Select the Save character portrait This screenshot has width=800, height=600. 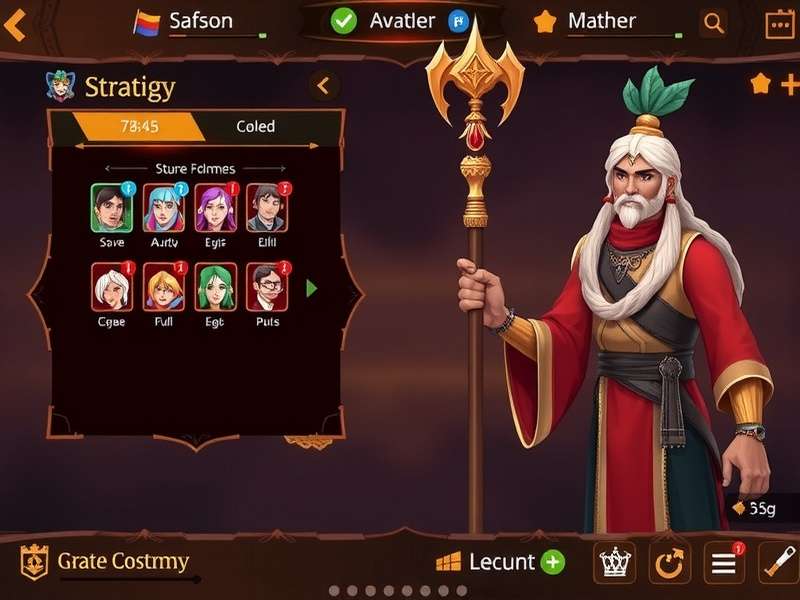pyautogui.click(x=111, y=208)
